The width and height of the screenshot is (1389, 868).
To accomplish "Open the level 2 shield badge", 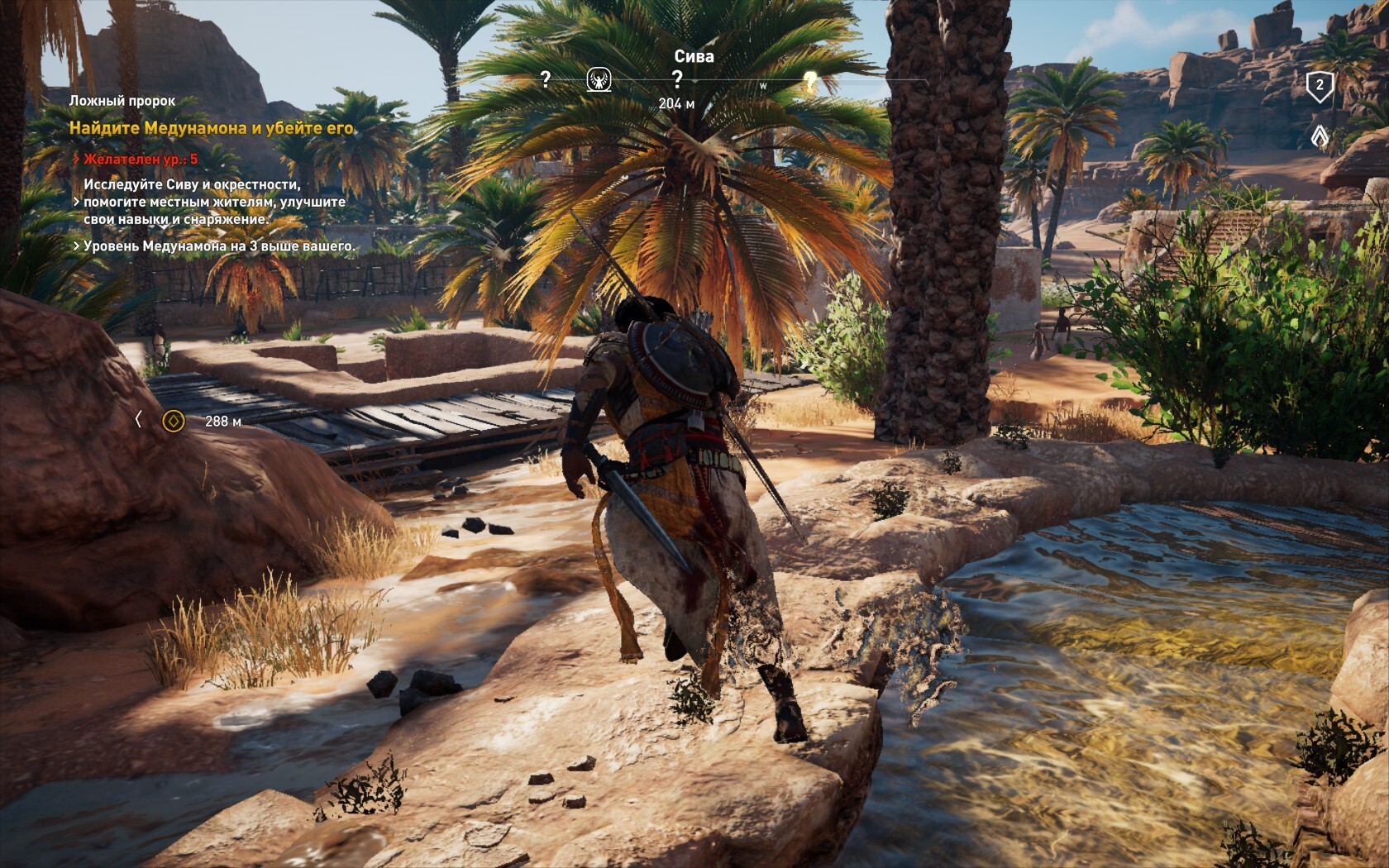I will pos(1320,85).
